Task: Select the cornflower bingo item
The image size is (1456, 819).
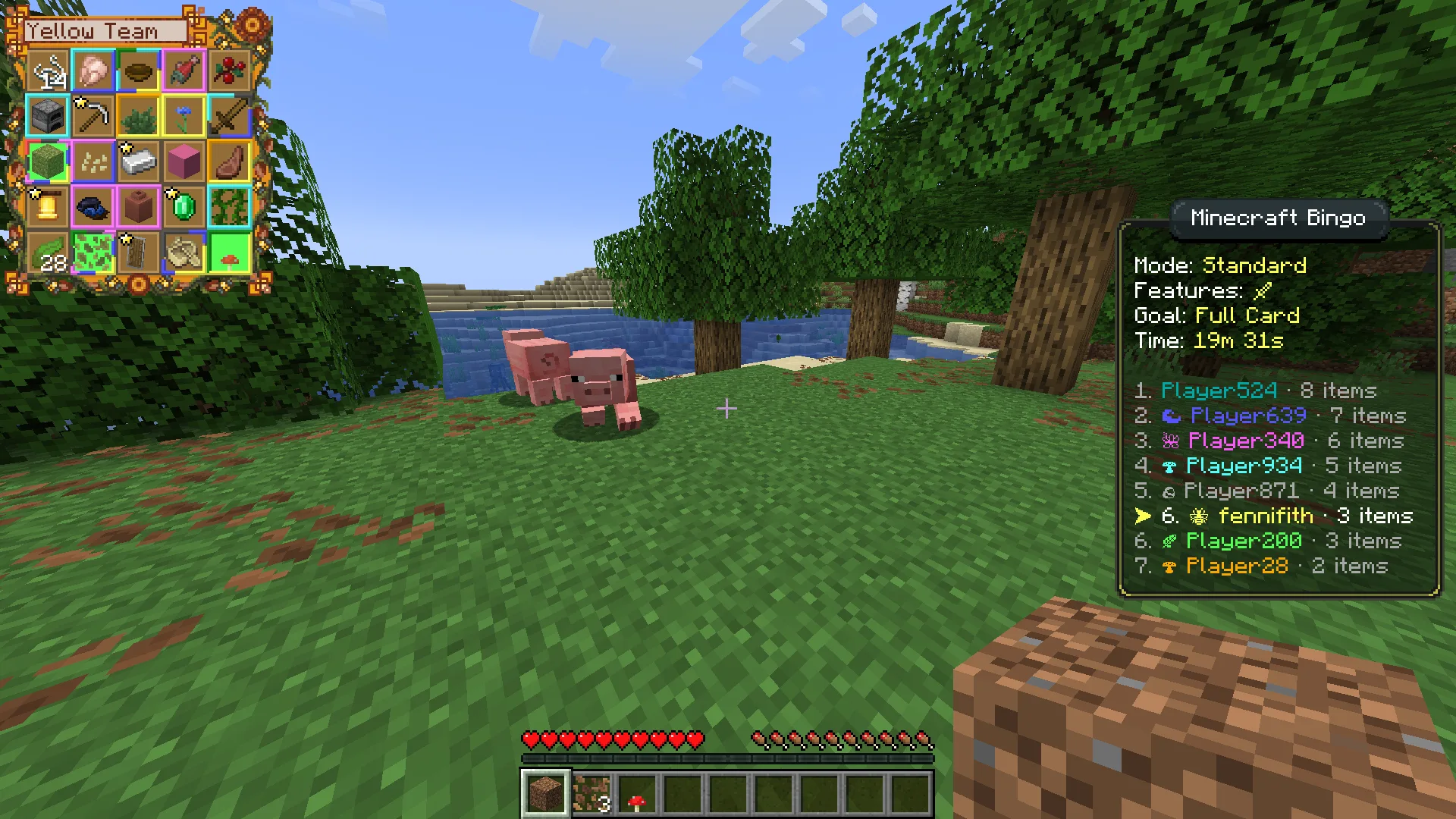Action: (x=185, y=115)
